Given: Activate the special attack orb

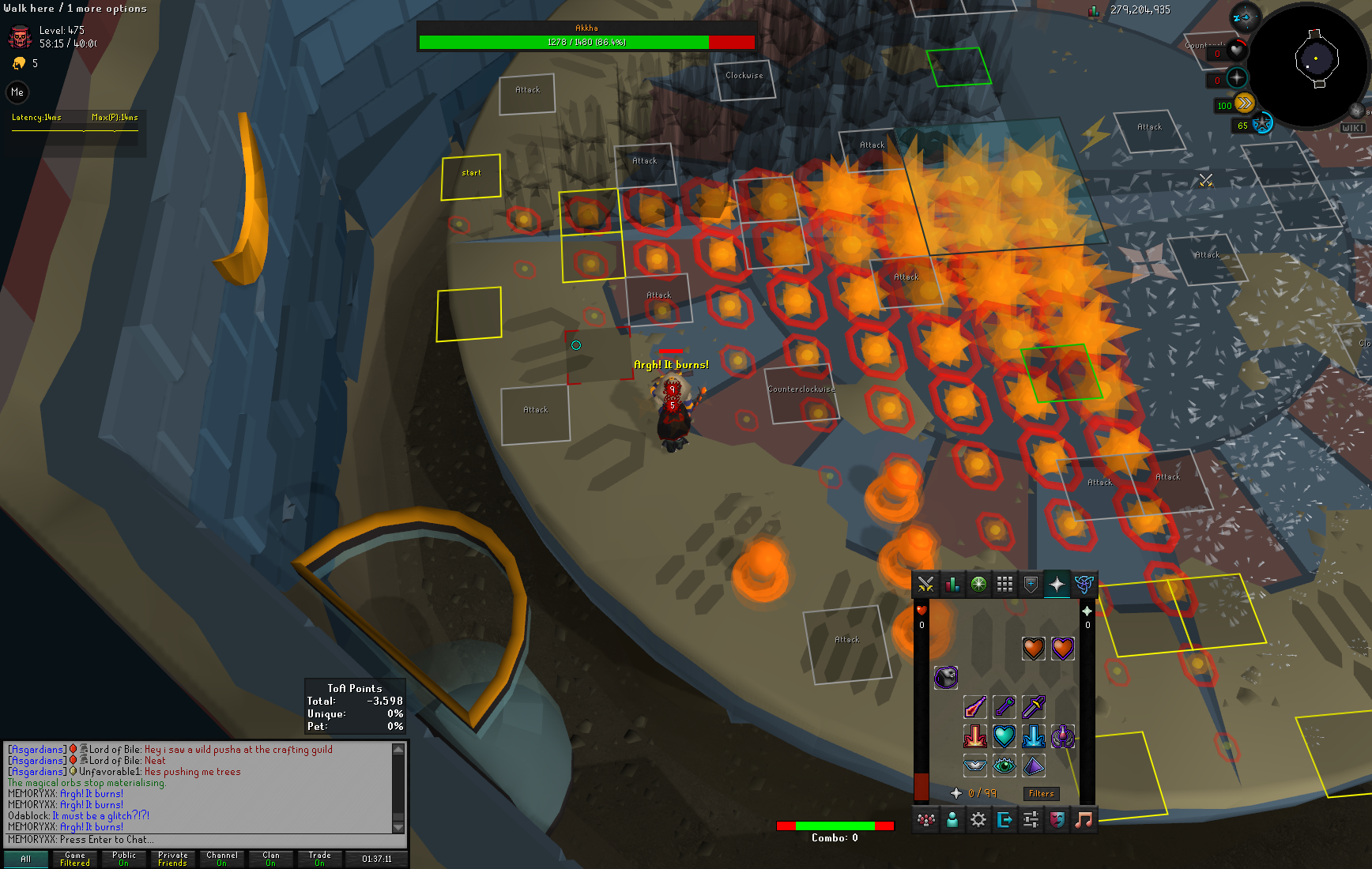Looking at the screenshot, I should point(1262,124).
